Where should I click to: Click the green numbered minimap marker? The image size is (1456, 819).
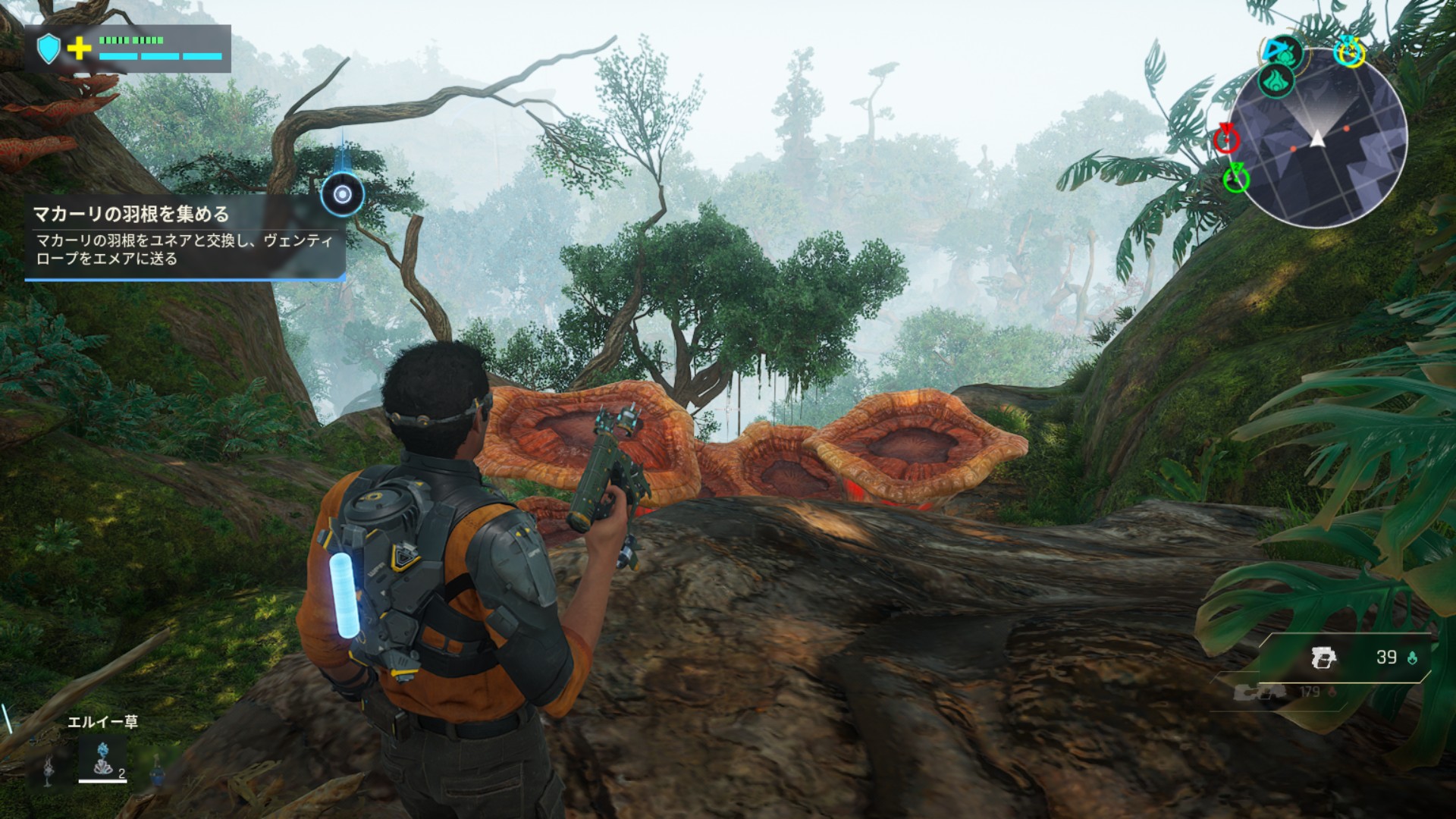point(1236,179)
